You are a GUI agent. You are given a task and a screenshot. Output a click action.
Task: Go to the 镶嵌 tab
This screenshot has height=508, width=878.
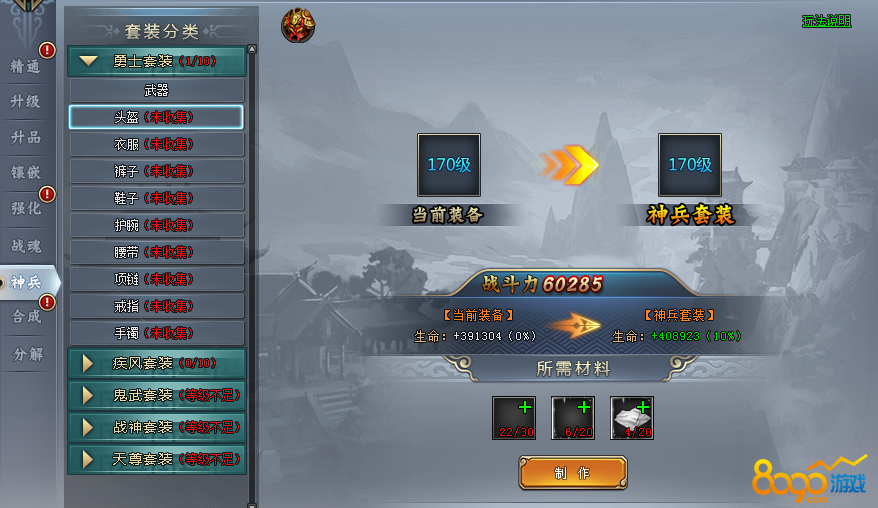(x=26, y=173)
